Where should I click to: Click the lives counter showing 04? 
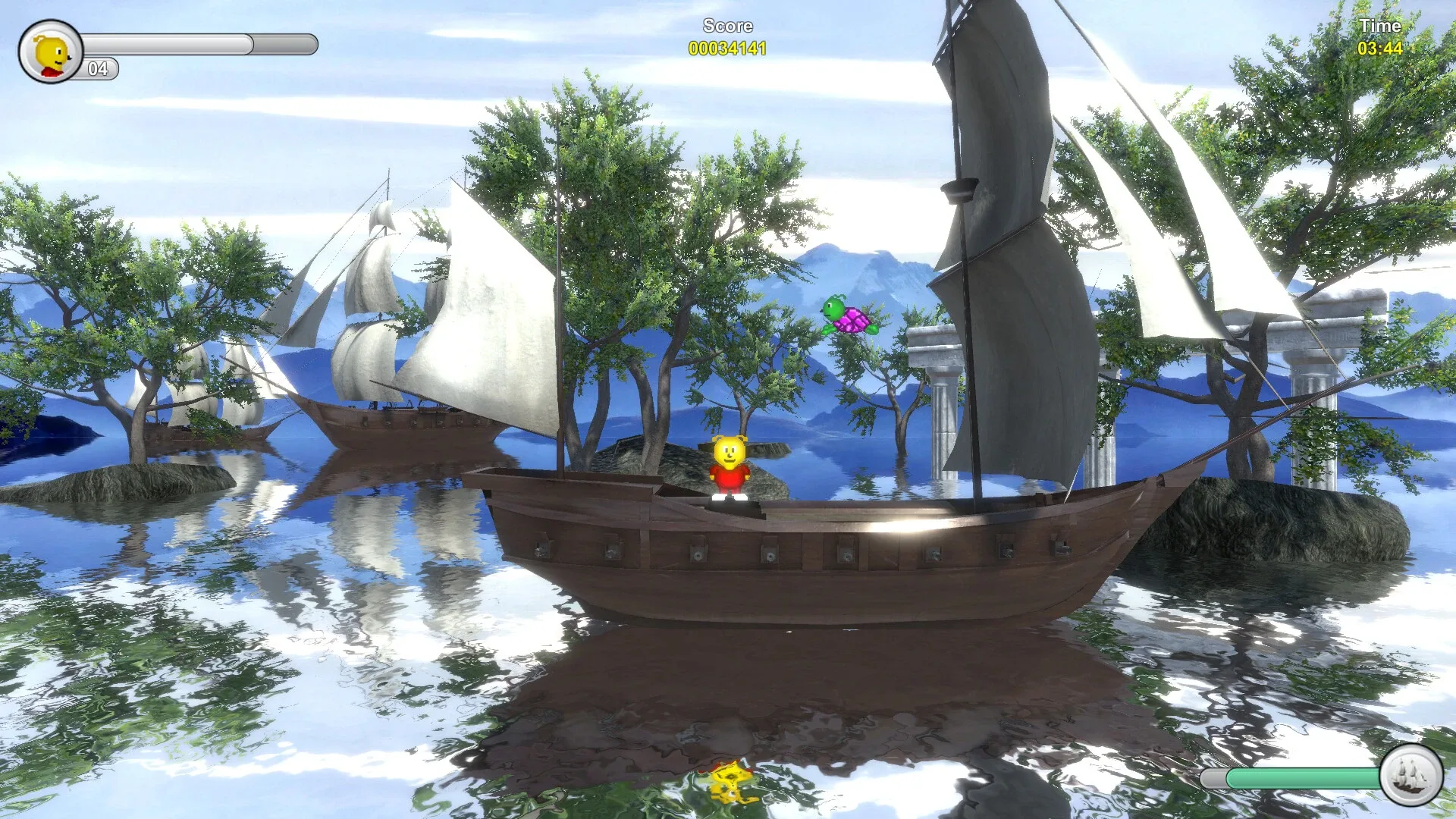(x=96, y=71)
